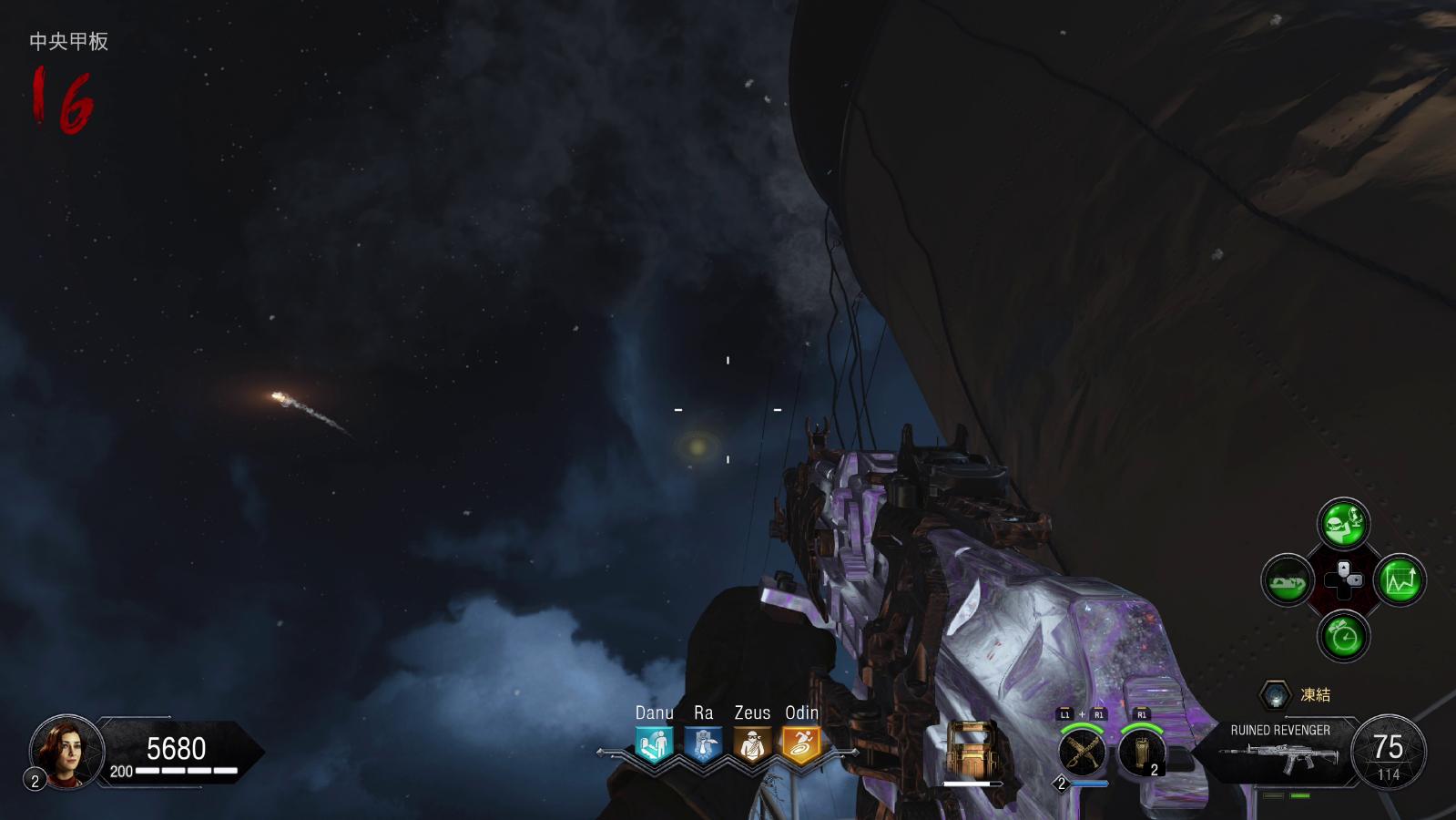Select the lethal equipment icon showing count 2

click(1141, 753)
